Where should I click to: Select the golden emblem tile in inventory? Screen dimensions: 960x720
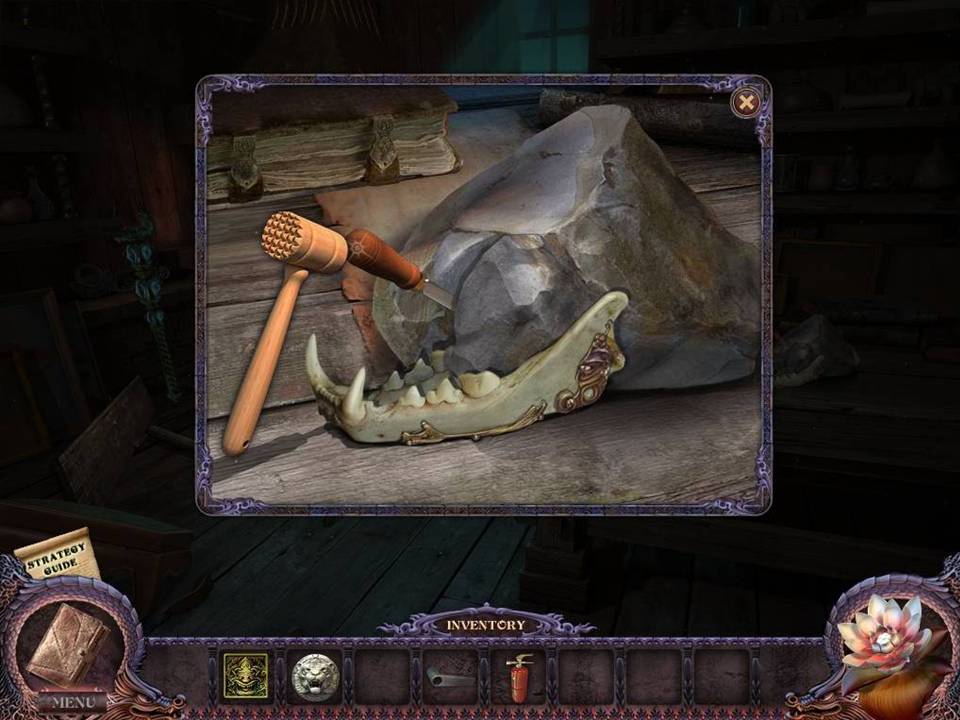point(245,675)
